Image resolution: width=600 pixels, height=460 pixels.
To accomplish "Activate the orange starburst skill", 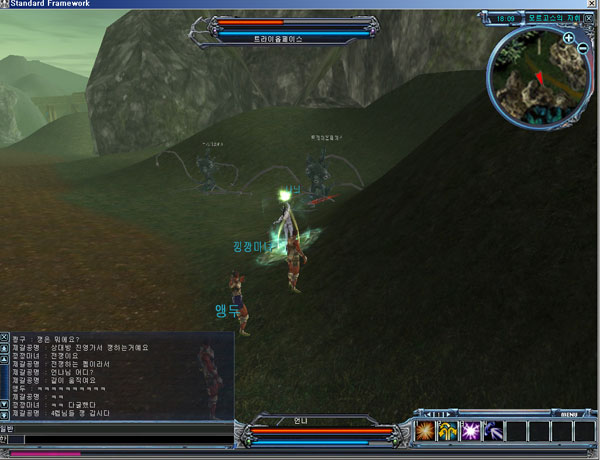I will click(x=425, y=431).
